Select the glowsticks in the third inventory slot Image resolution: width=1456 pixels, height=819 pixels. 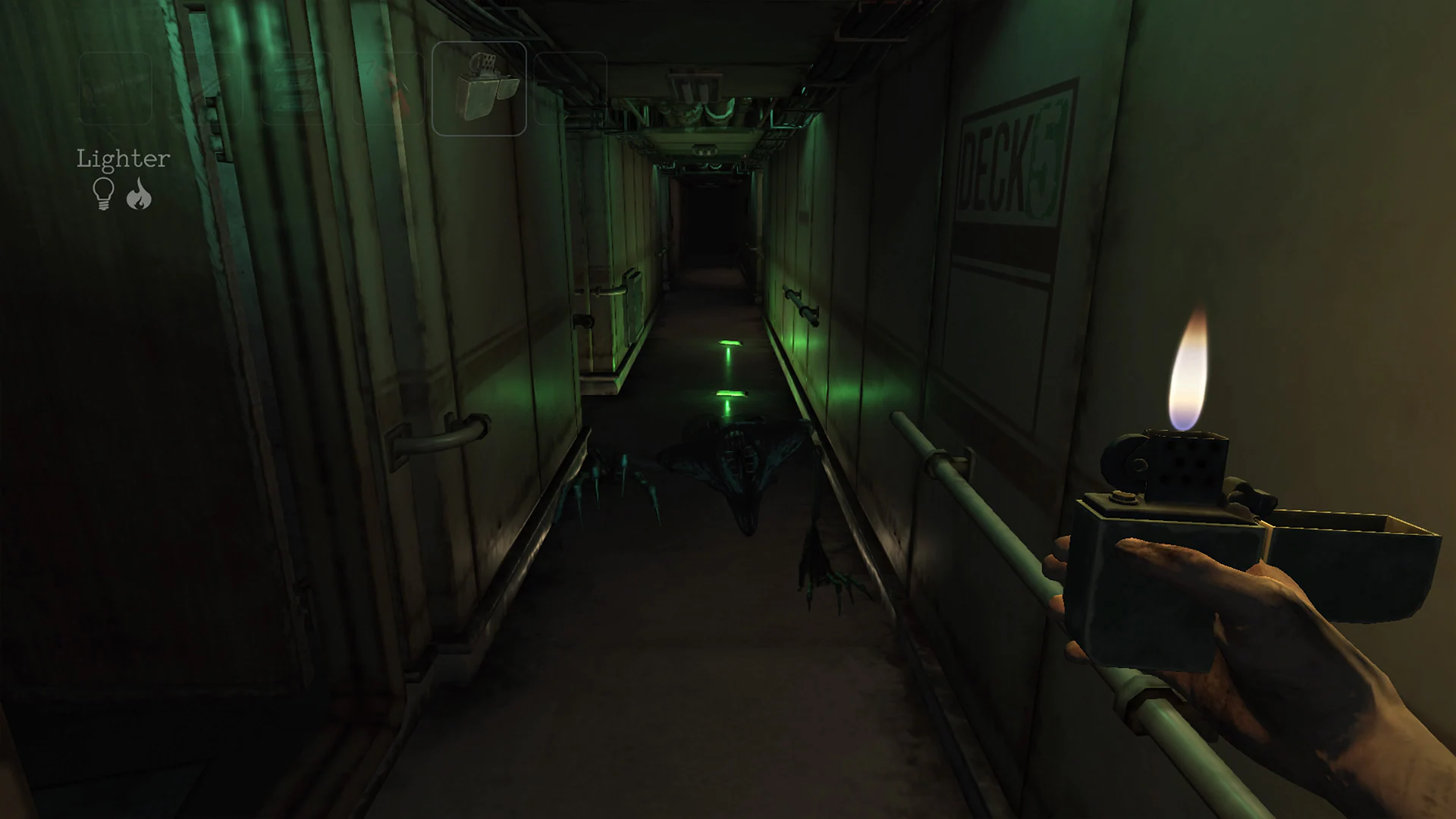tap(297, 87)
